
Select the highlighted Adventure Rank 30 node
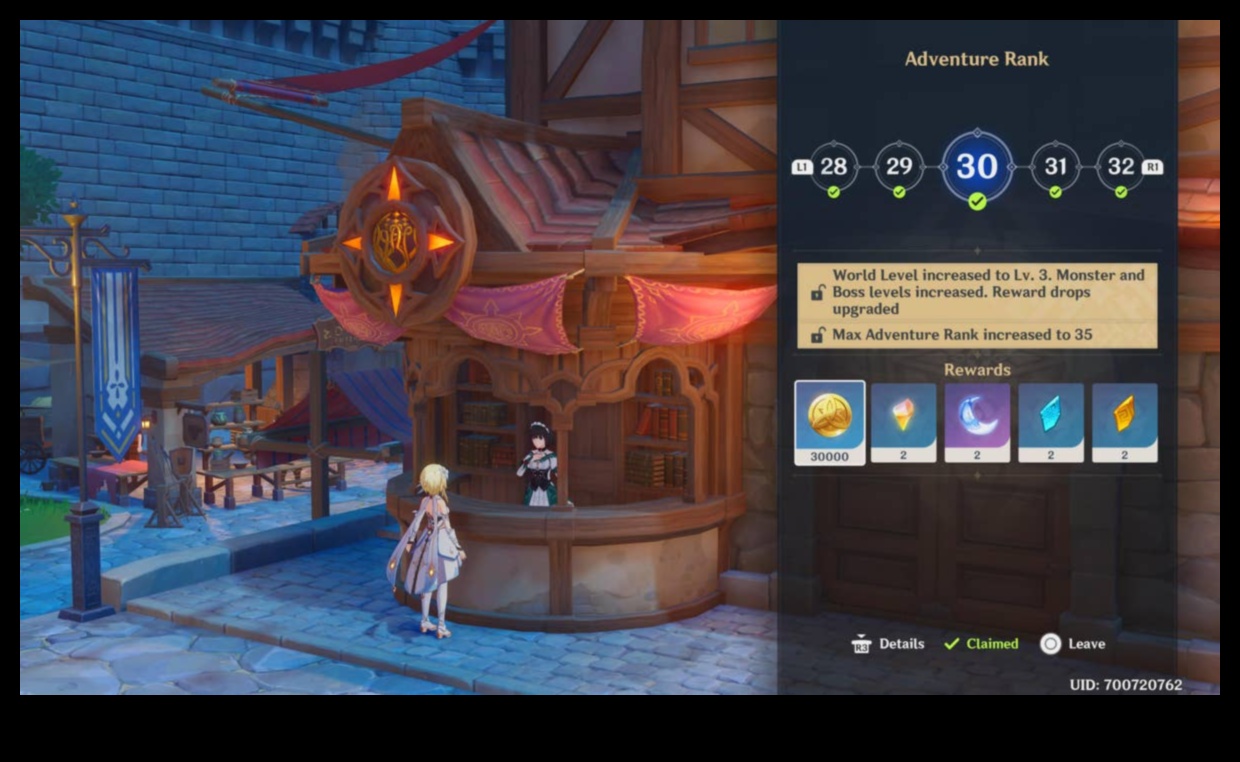pos(977,166)
